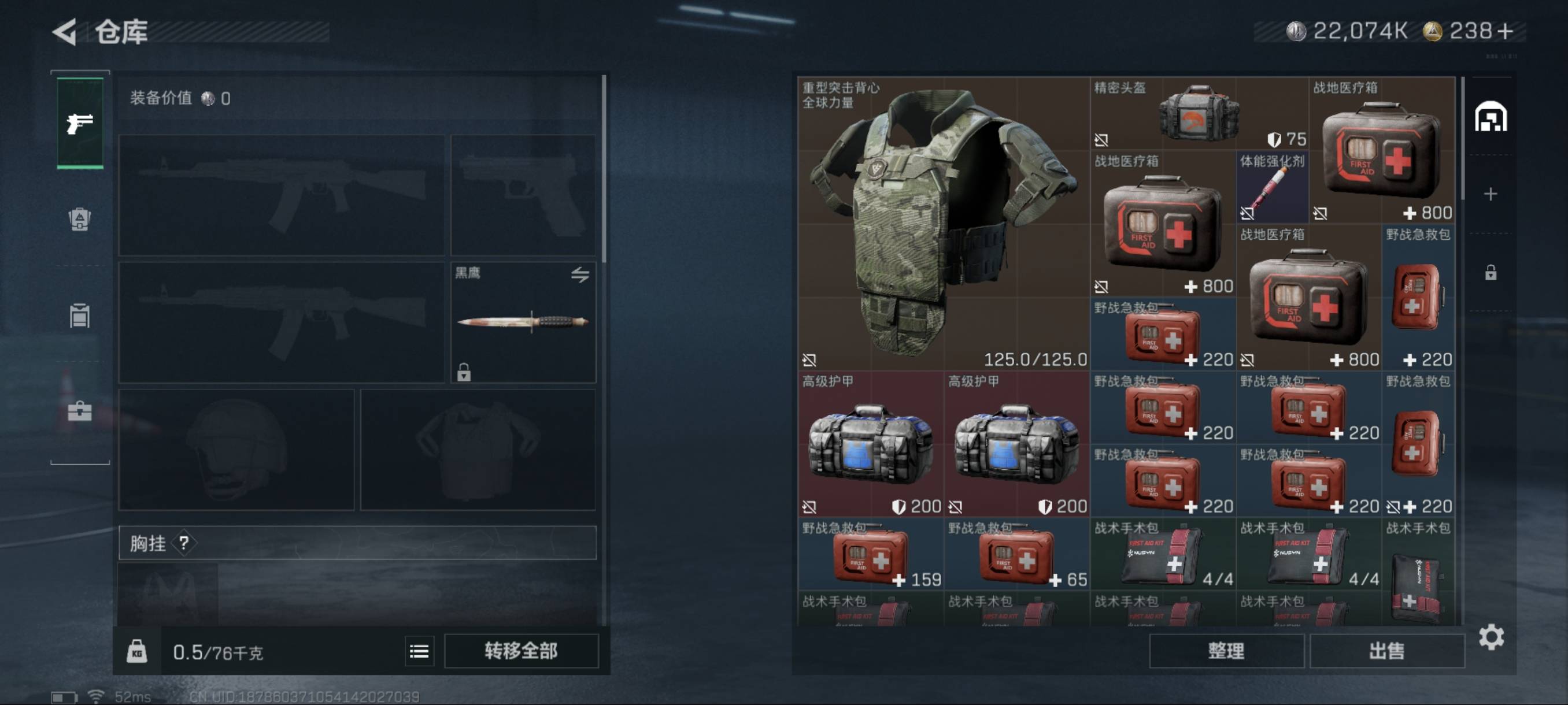Select the 野战急救包 showing 65
The image size is (1568, 705).
[1016, 554]
